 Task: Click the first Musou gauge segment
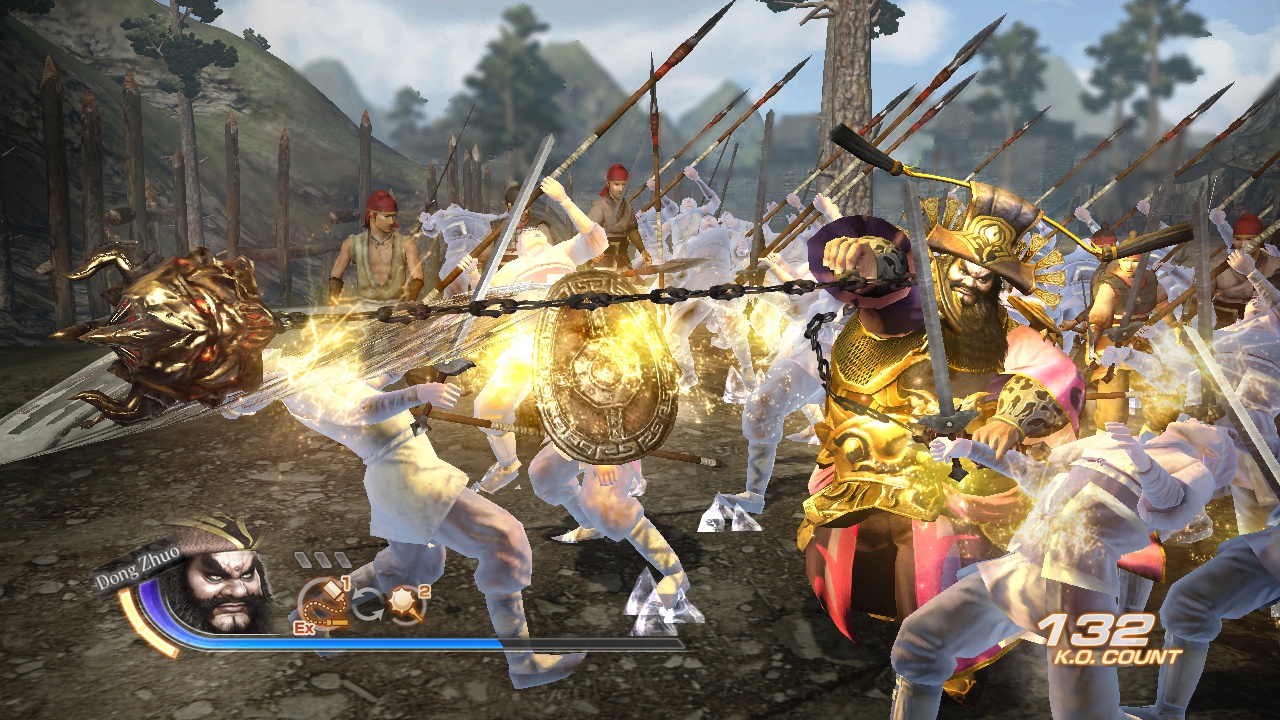[x=302, y=559]
